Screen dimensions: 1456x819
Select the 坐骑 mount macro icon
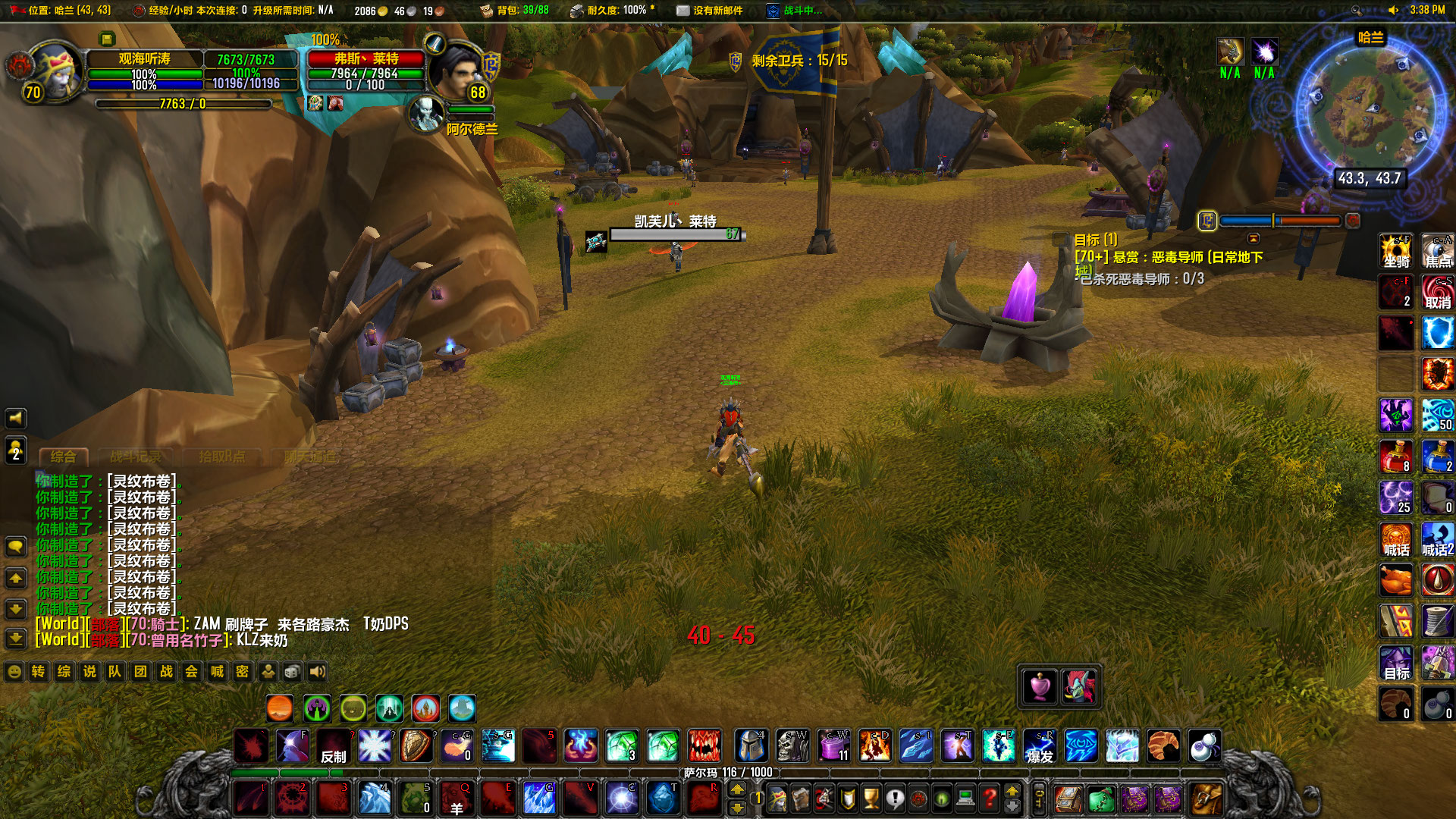1395,251
